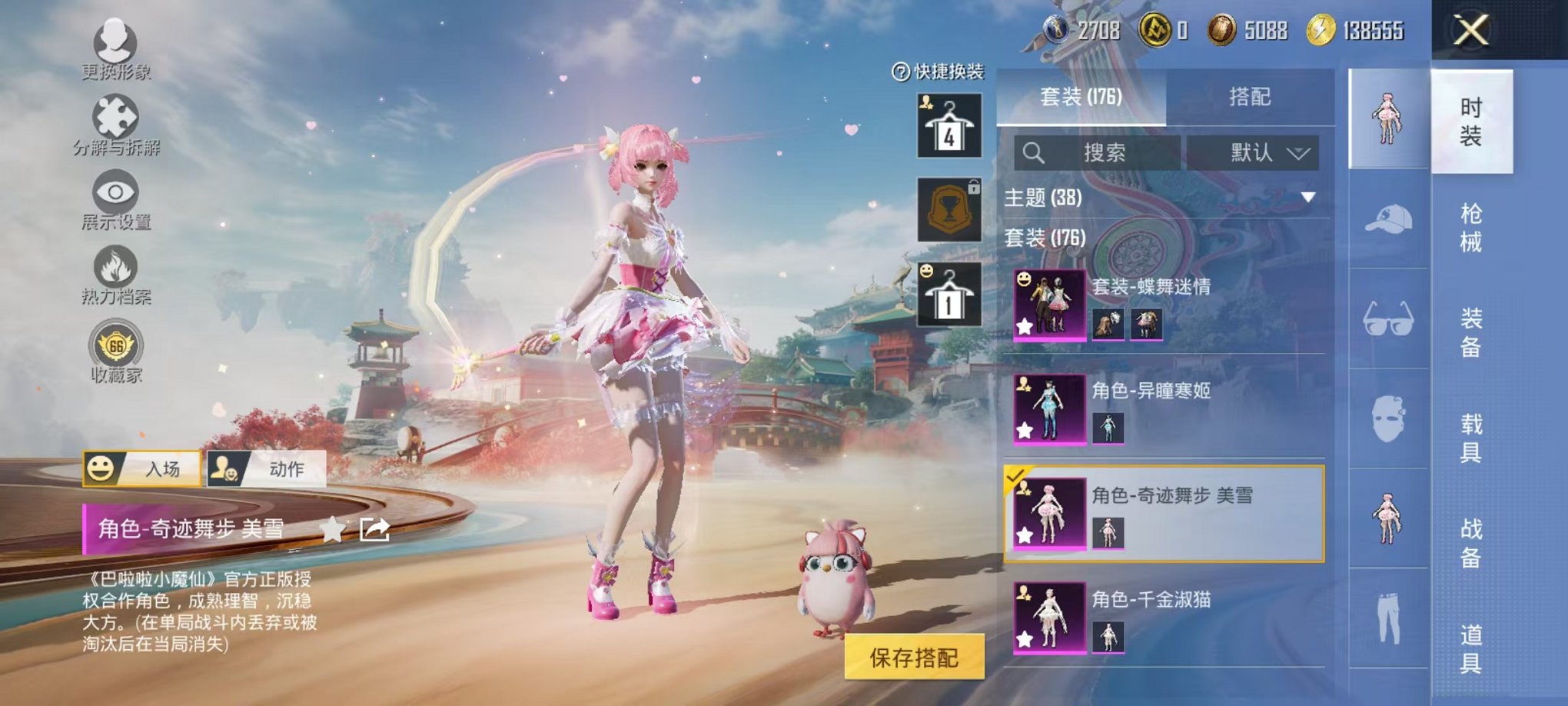Screen dimensions: 1568x706
Task: Switch to the 搭配 tab
Action: pos(1251,96)
